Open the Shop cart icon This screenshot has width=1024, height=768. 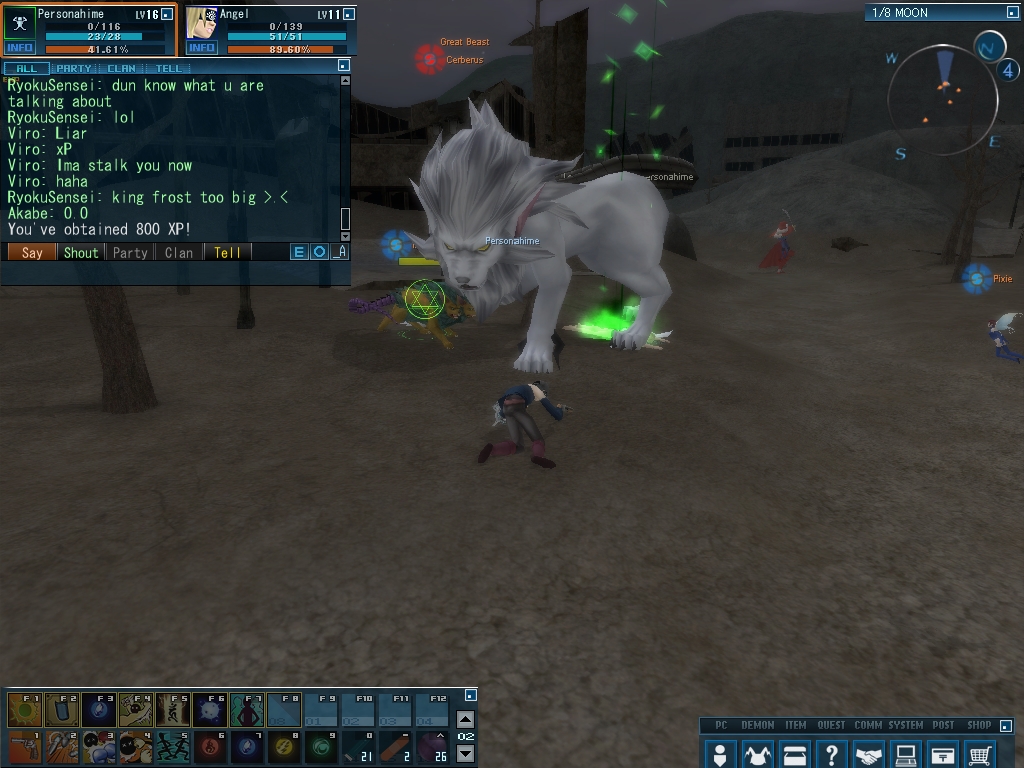(x=981, y=754)
